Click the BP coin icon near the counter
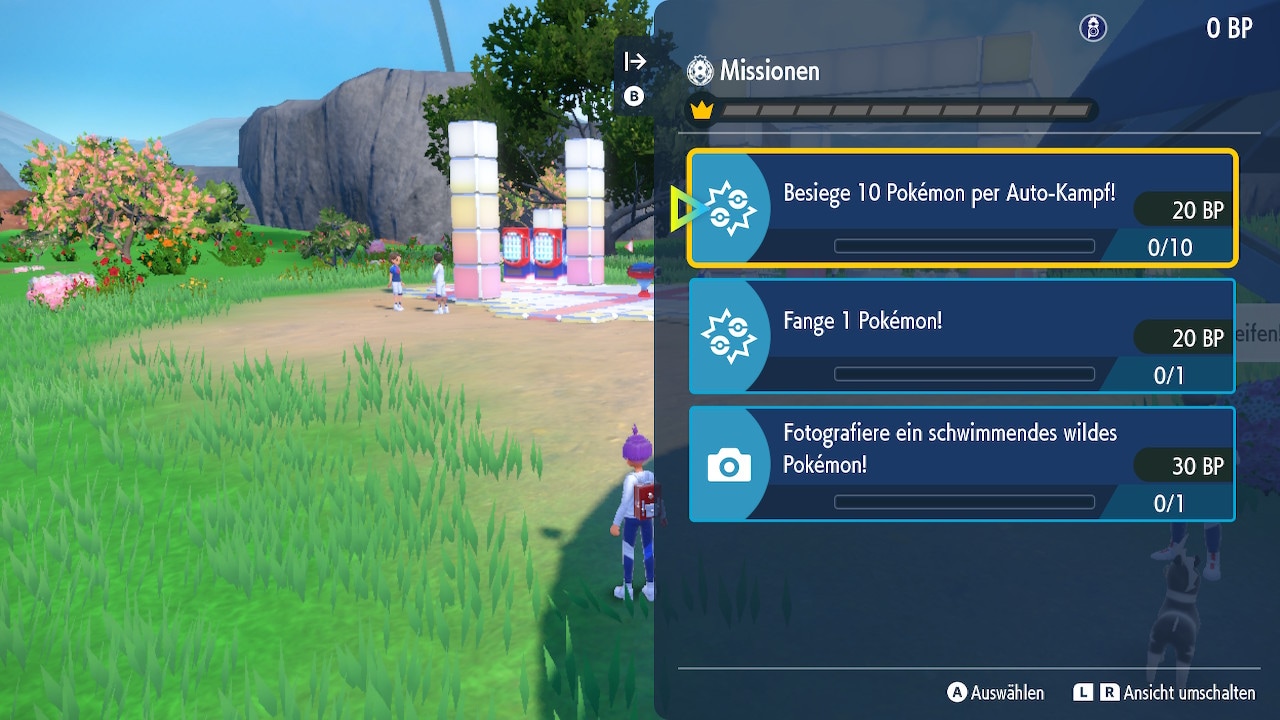The width and height of the screenshot is (1280, 720). click(1092, 29)
